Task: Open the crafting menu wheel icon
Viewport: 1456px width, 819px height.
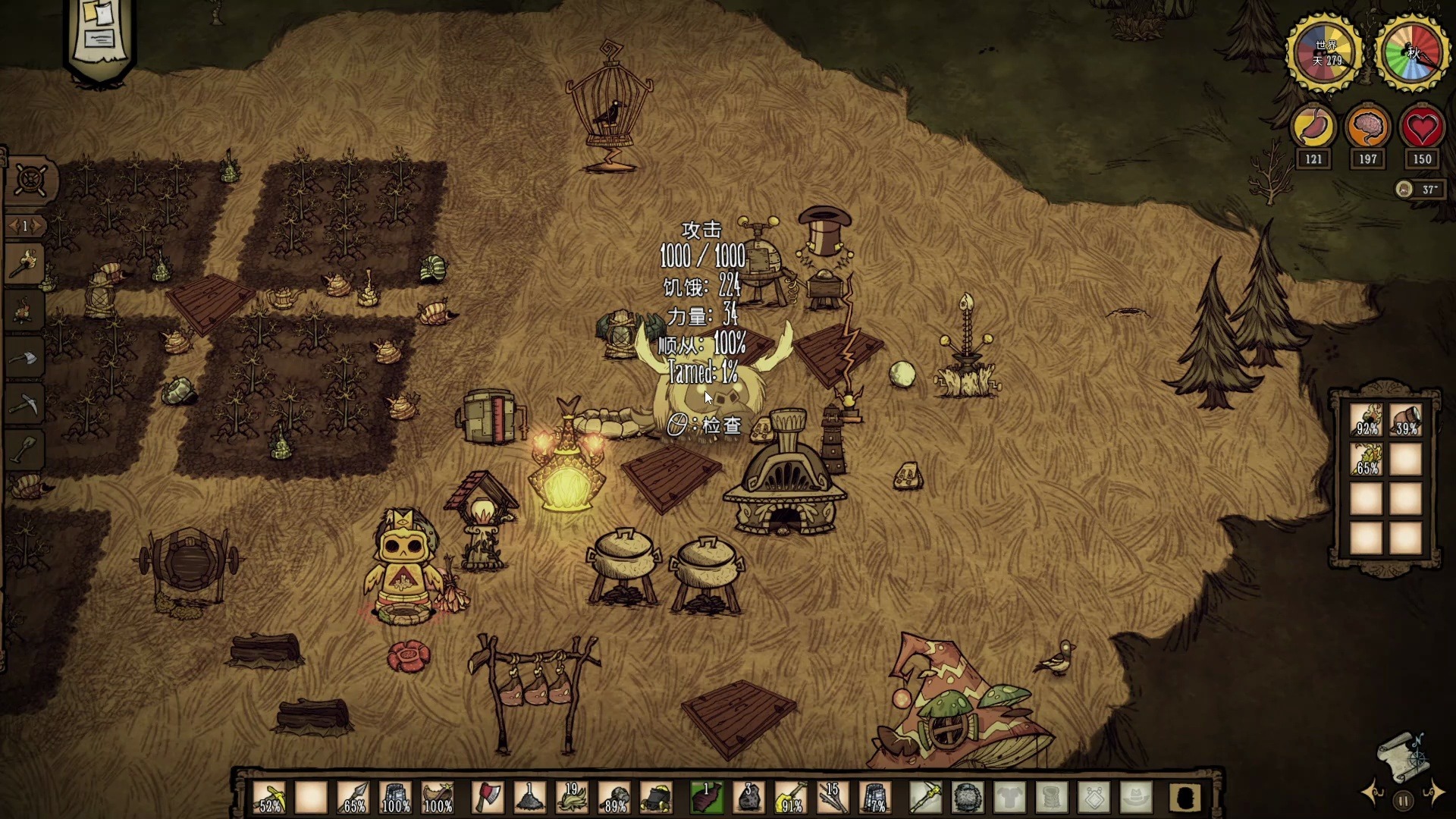Action: point(30,180)
